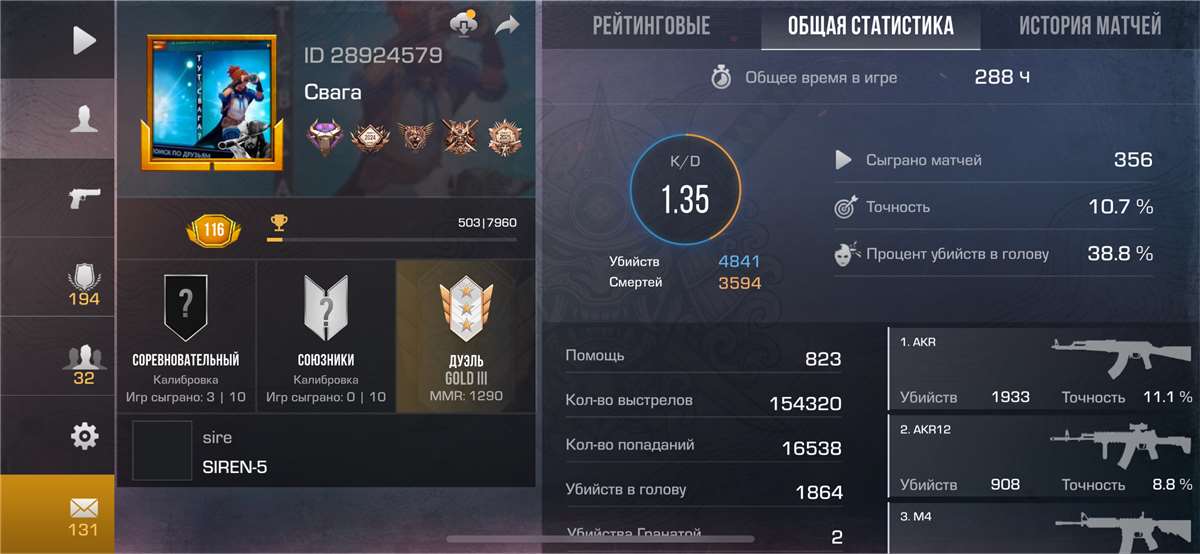This screenshot has width=1200, height=554.
Task: Open the mail inbox showing 131
Action: click(84, 514)
